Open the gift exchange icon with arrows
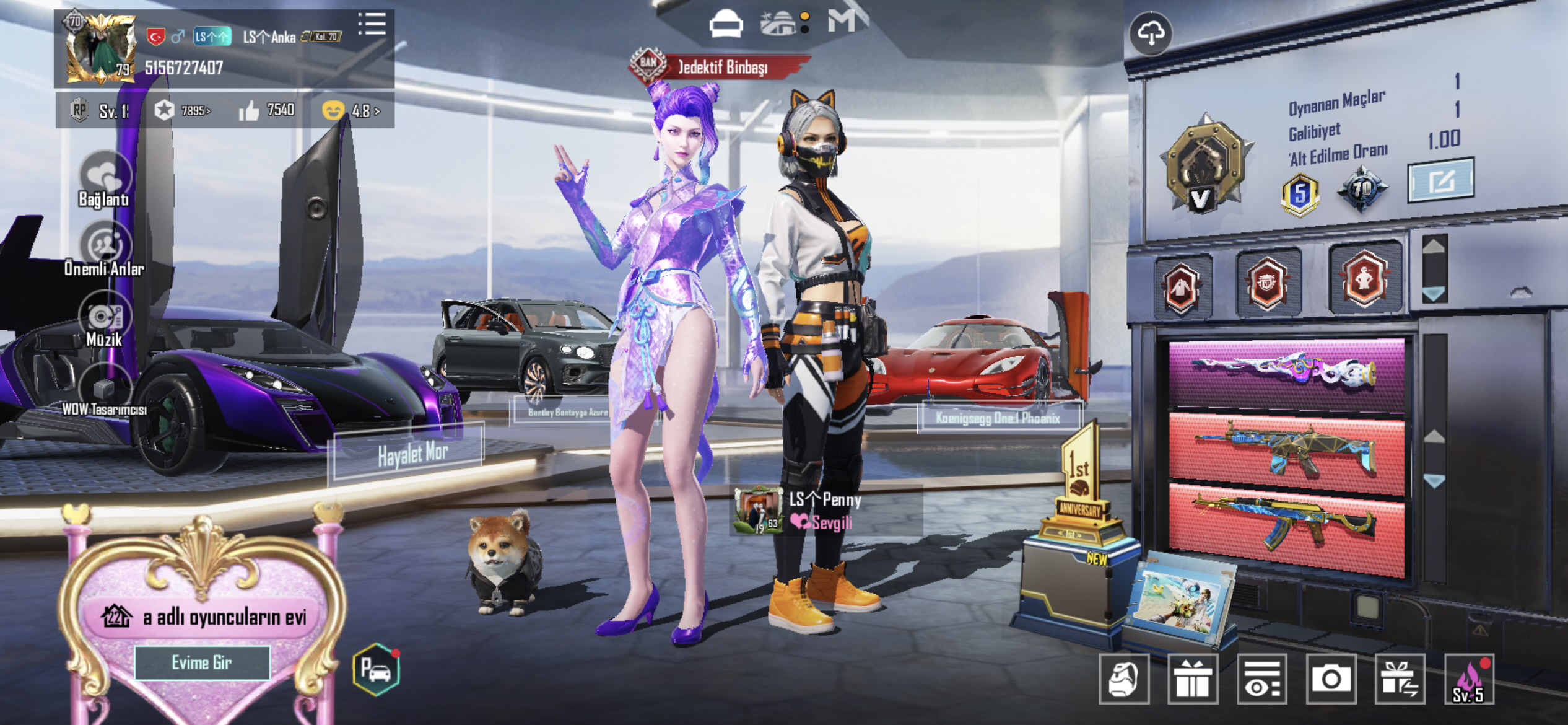Viewport: 1568px width, 725px height. [1399, 679]
